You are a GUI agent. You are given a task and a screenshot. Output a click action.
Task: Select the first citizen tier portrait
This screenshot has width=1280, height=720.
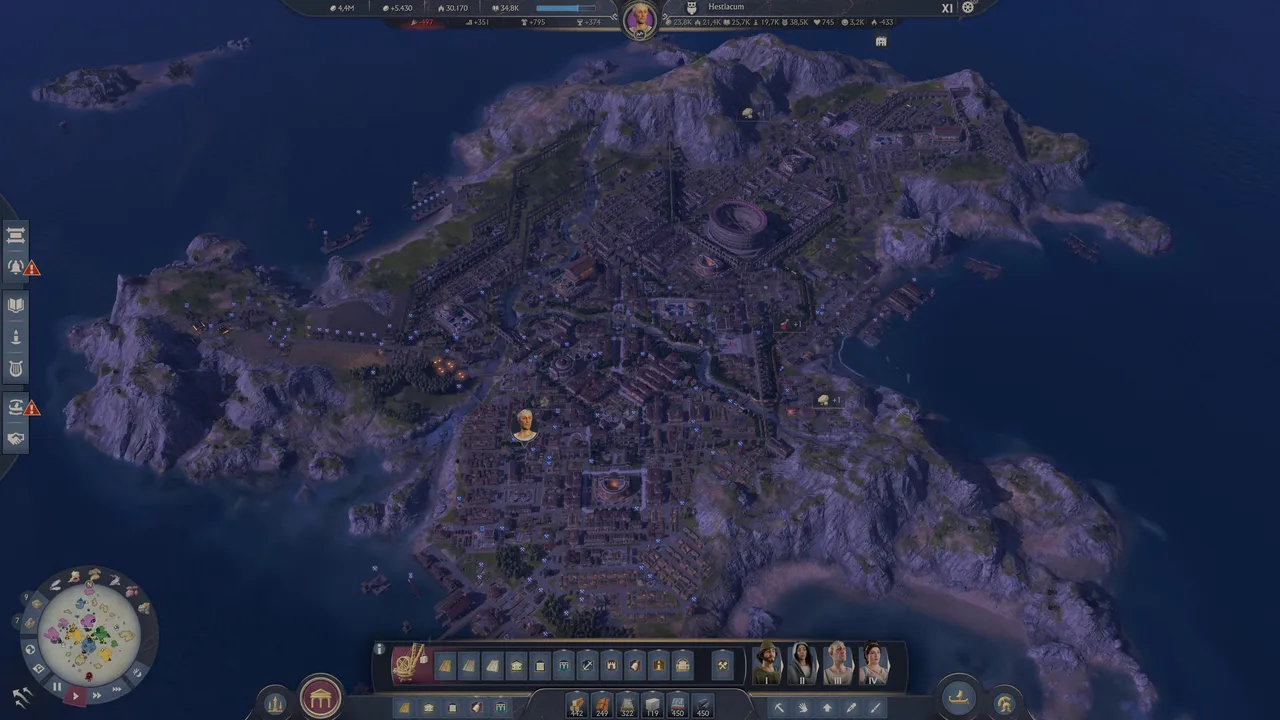click(767, 664)
